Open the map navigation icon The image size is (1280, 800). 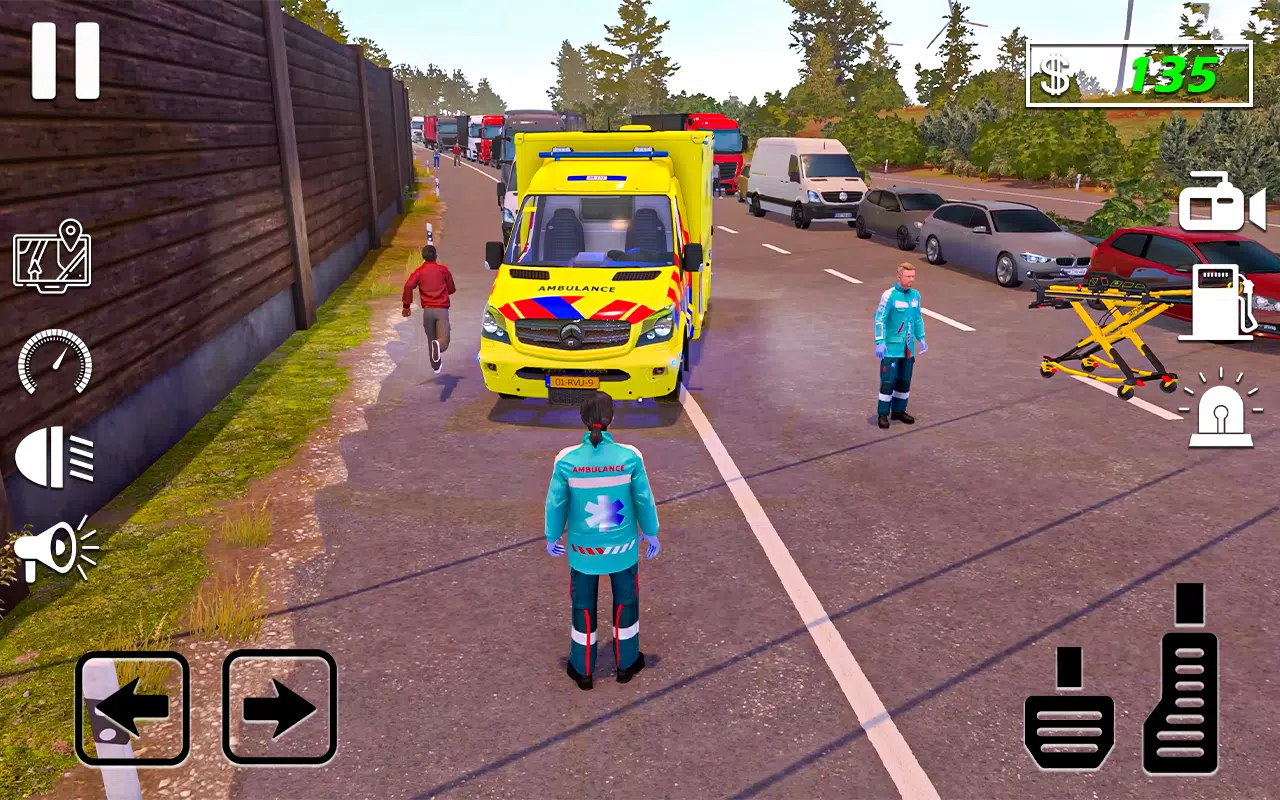tap(52, 256)
